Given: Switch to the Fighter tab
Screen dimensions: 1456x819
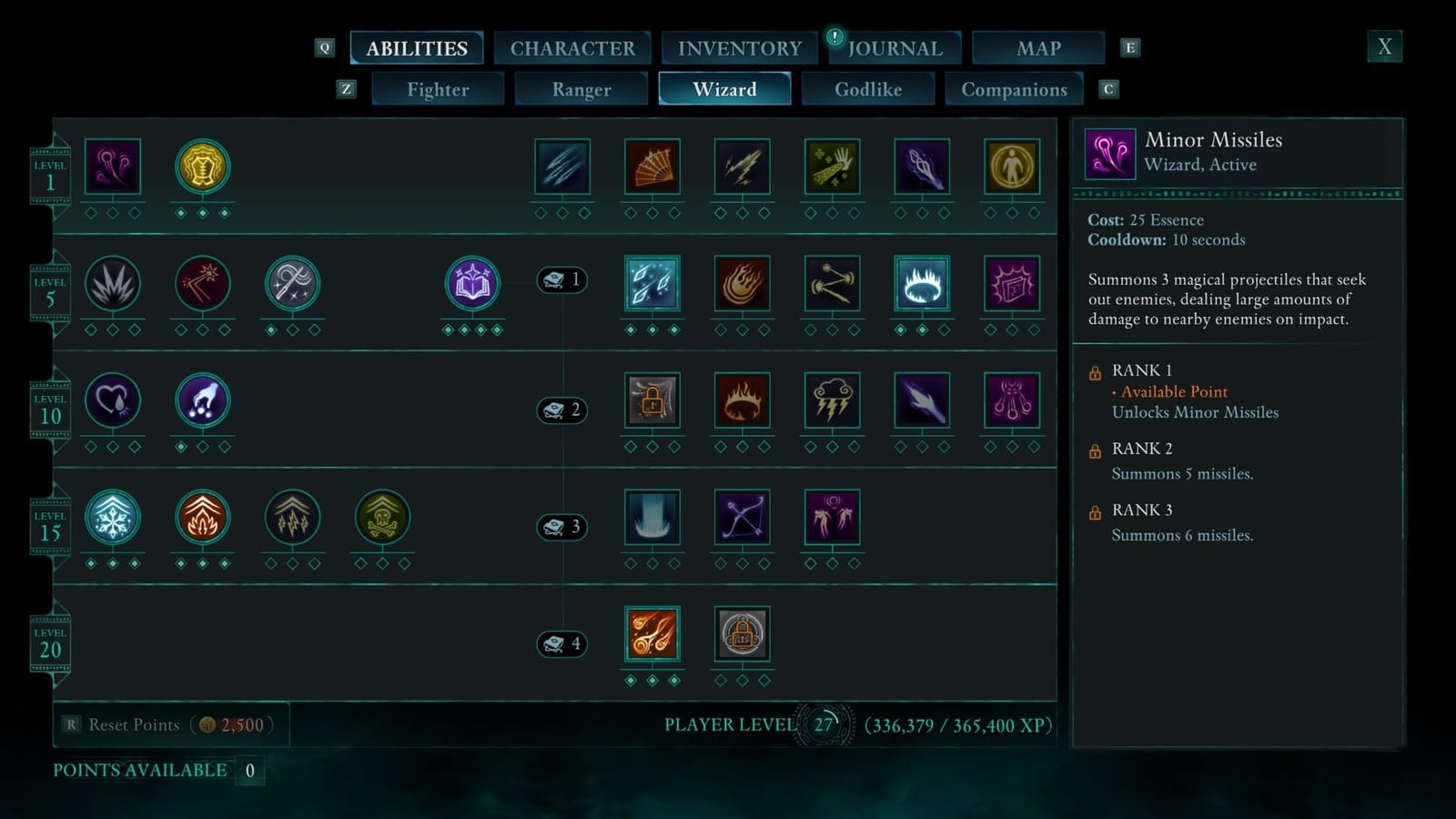Looking at the screenshot, I should click(x=438, y=89).
